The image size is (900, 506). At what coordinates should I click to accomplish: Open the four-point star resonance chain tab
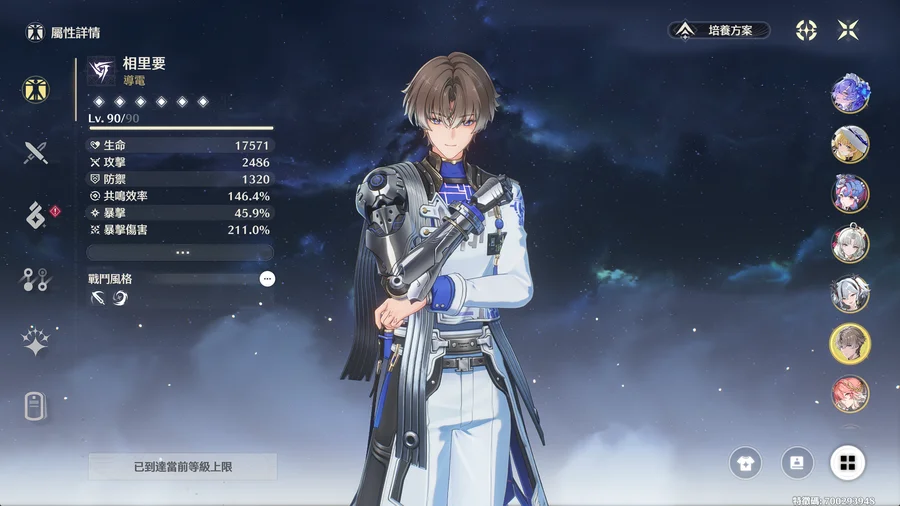37,342
